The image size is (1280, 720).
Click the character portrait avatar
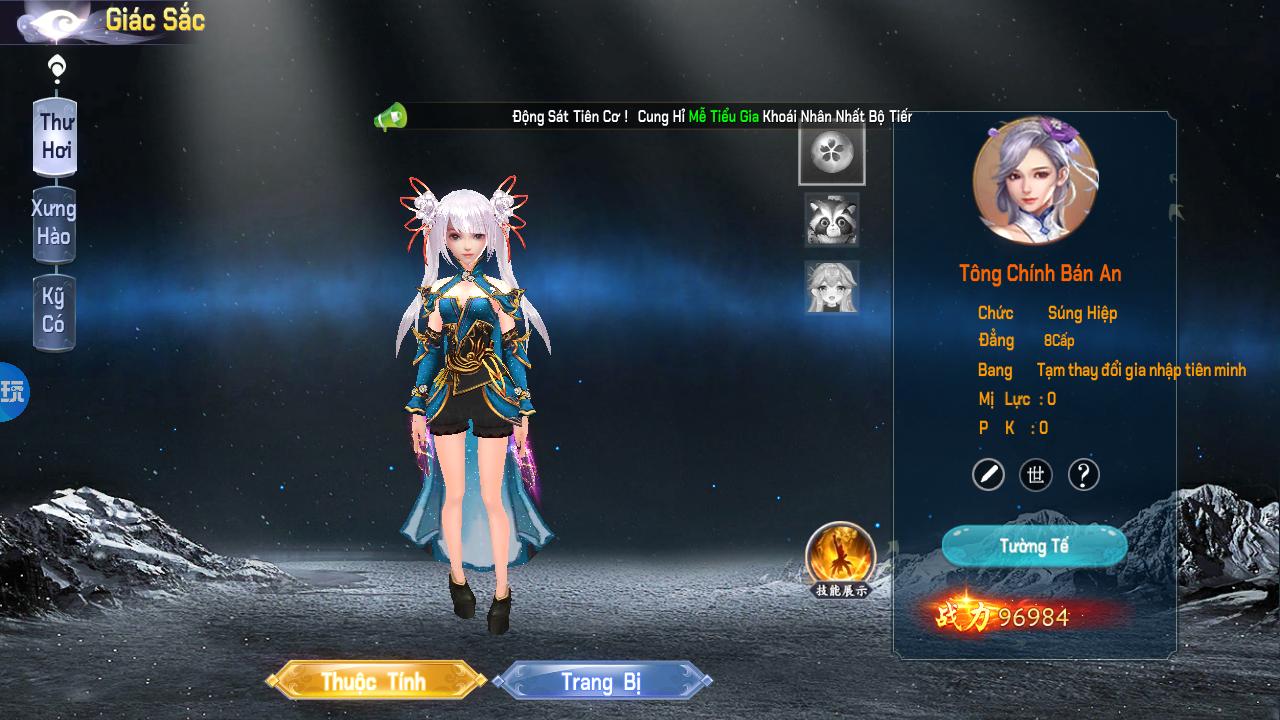point(1035,181)
